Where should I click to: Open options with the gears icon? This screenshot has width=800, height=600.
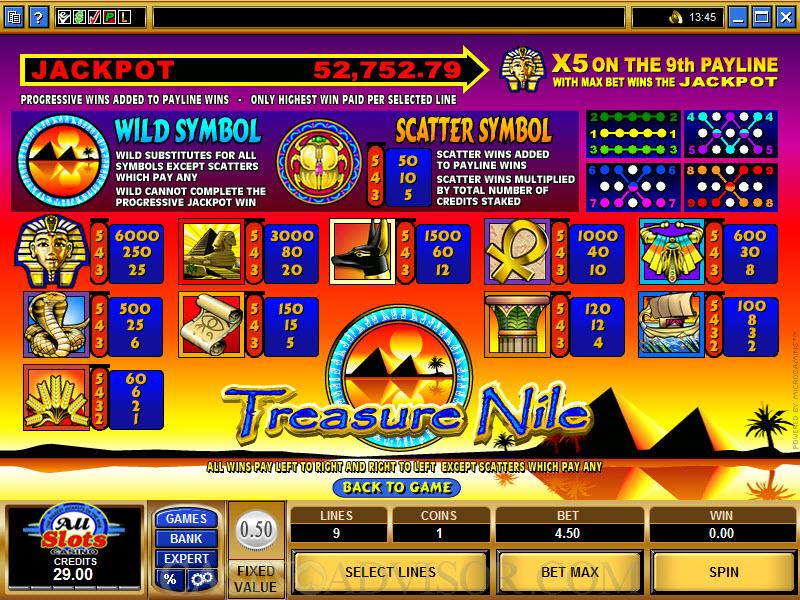201,579
